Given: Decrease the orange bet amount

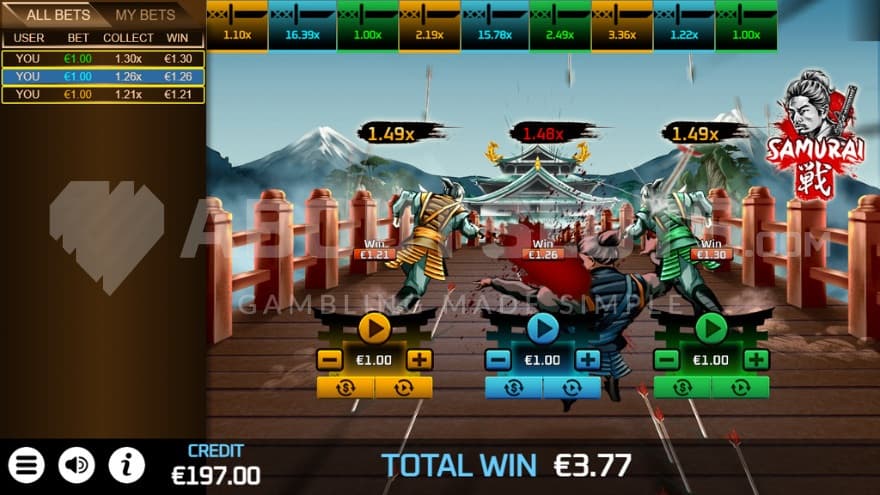Looking at the screenshot, I should (329, 360).
